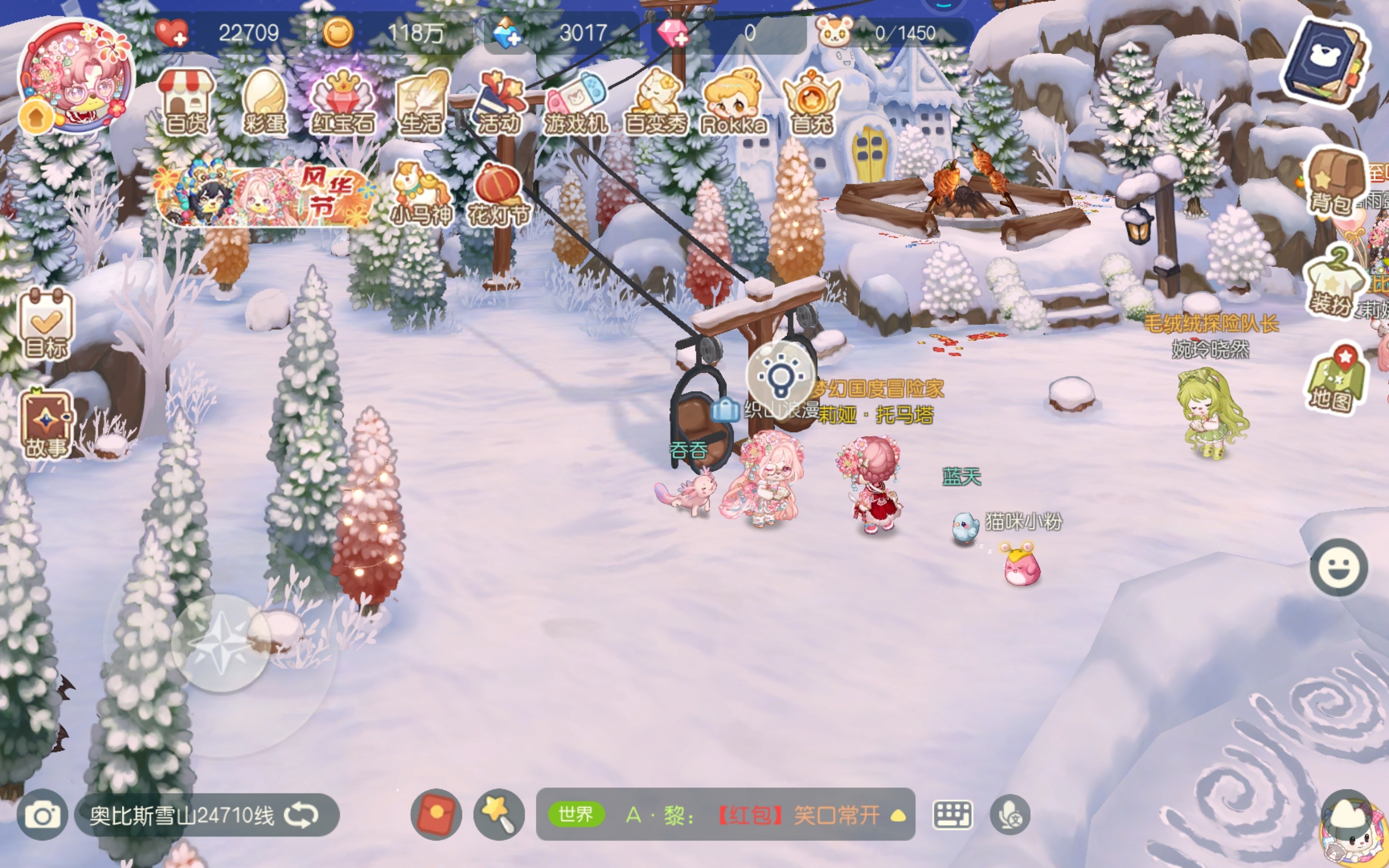
Task: Open the 生活 life menu
Action: tap(422, 102)
